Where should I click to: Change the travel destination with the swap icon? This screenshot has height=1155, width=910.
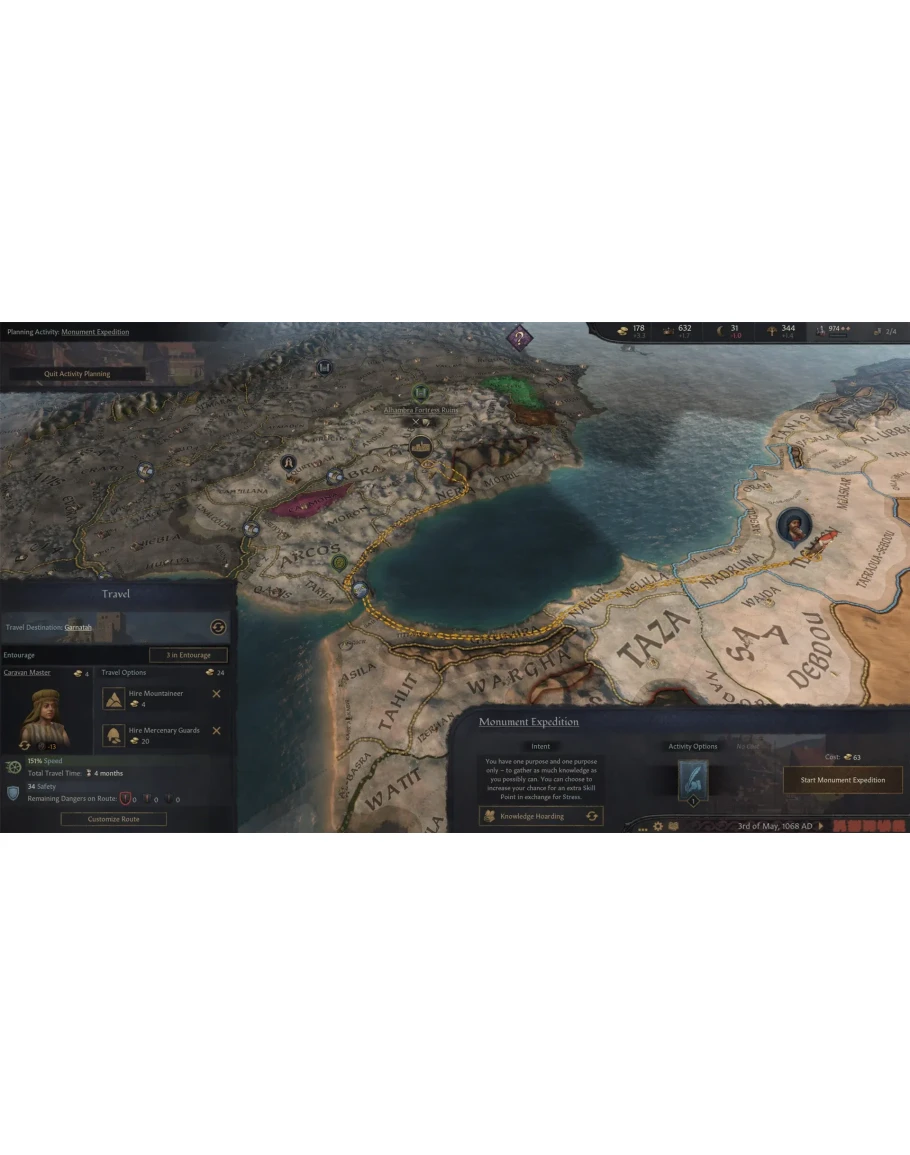point(217,627)
